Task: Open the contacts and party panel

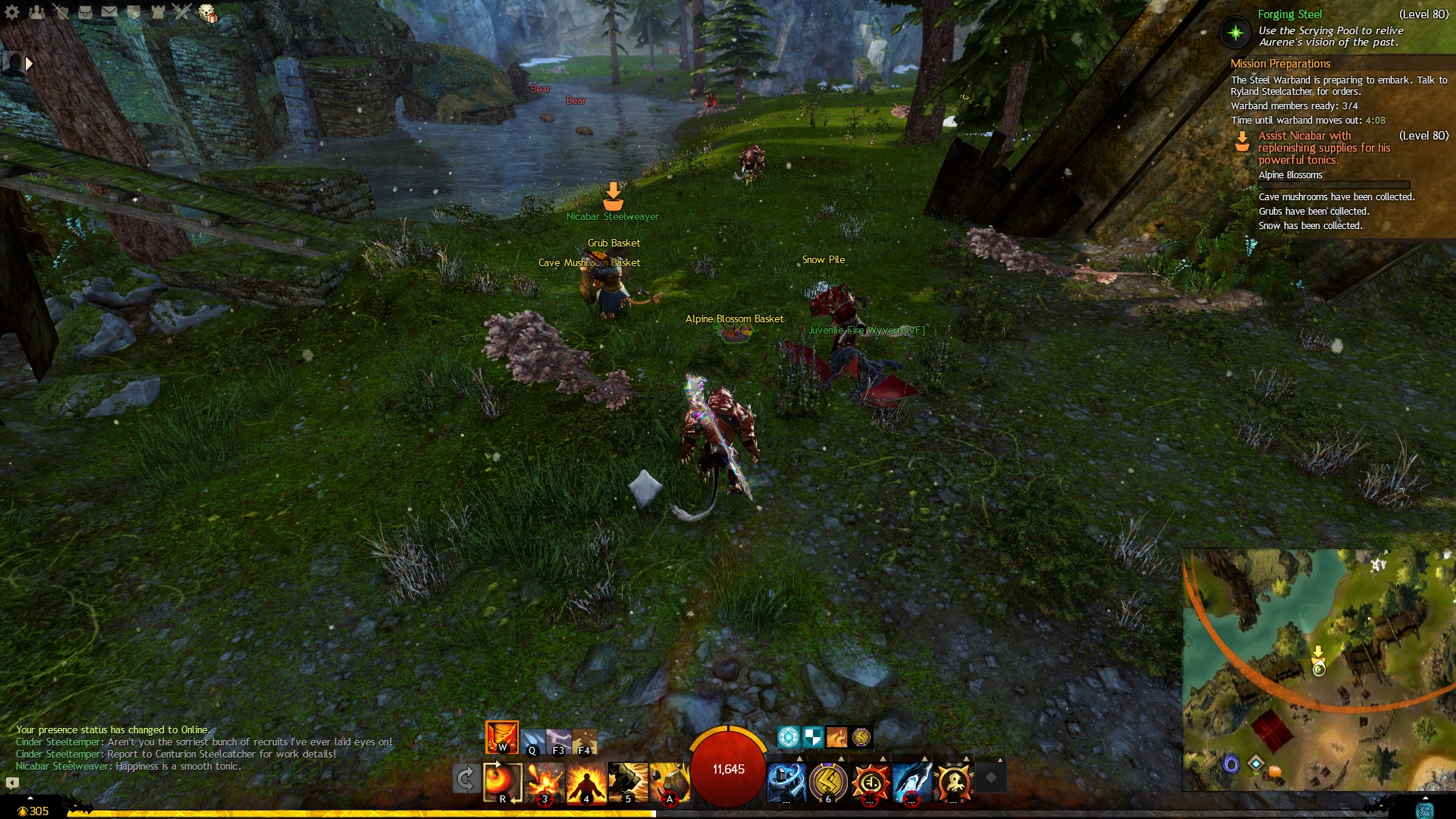Action: tap(36, 12)
